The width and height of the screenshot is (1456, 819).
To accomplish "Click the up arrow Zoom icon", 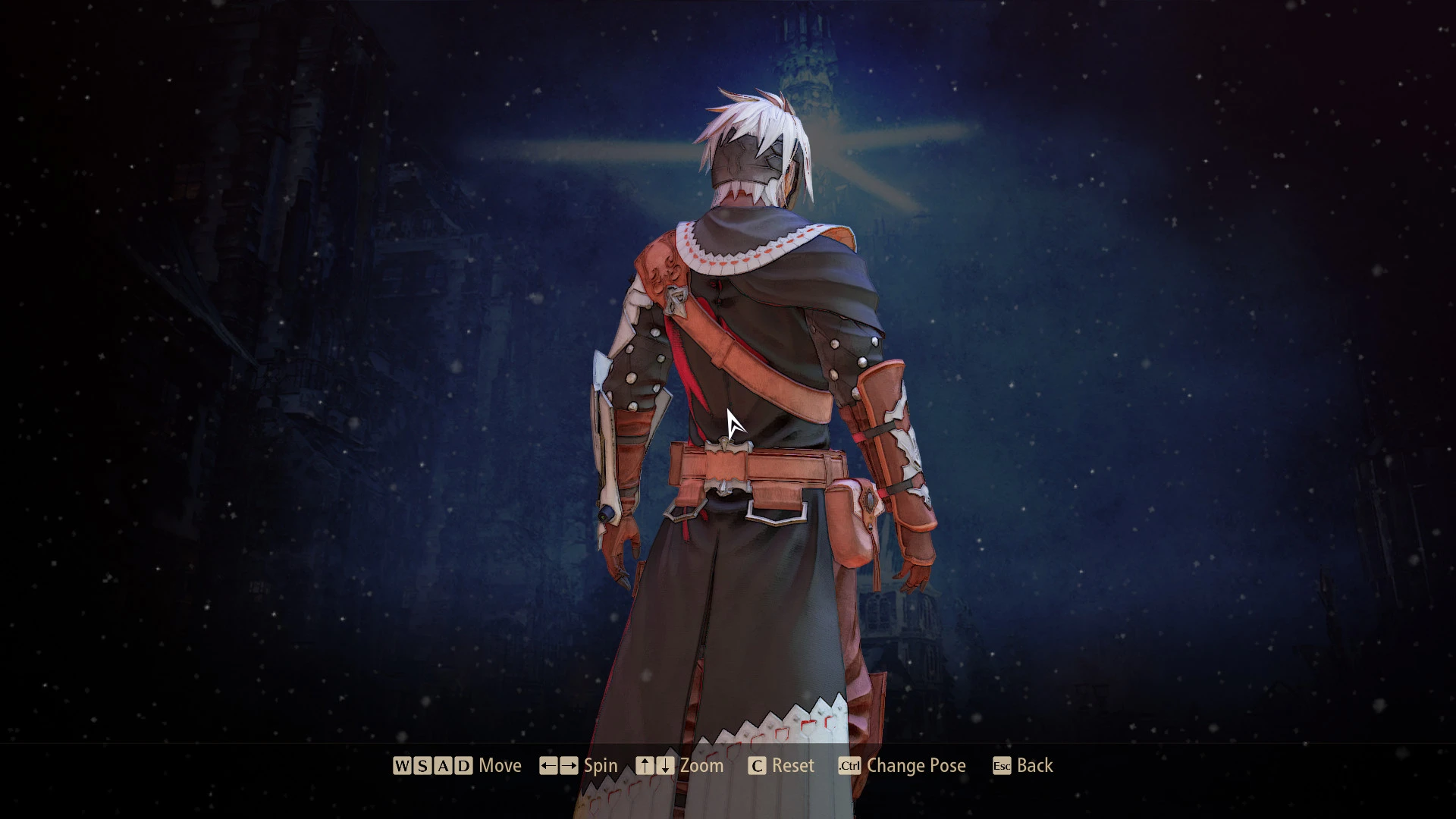I will (x=646, y=765).
